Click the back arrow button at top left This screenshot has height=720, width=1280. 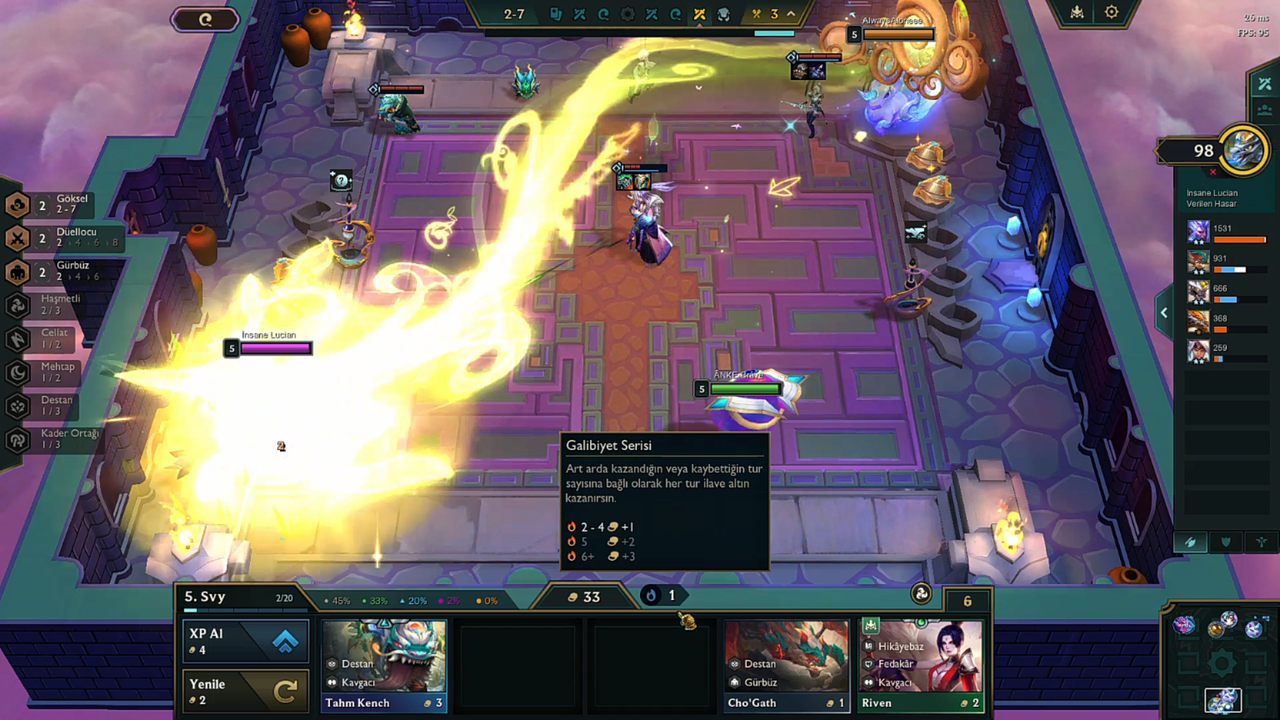(205, 19)
